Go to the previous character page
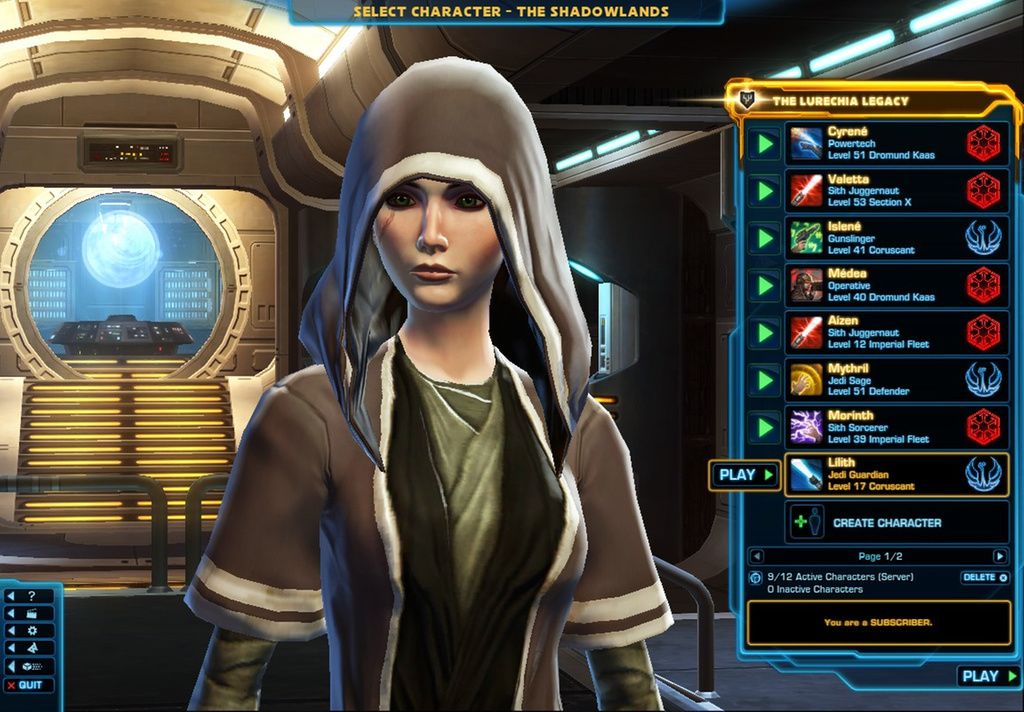This screenshot has width=1024, height=712. point(757,556)
